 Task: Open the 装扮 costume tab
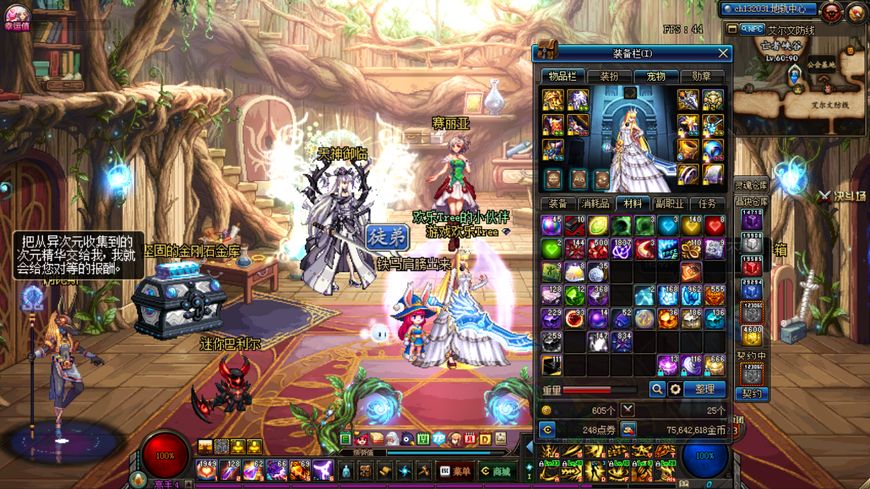[x=609, y=76]
